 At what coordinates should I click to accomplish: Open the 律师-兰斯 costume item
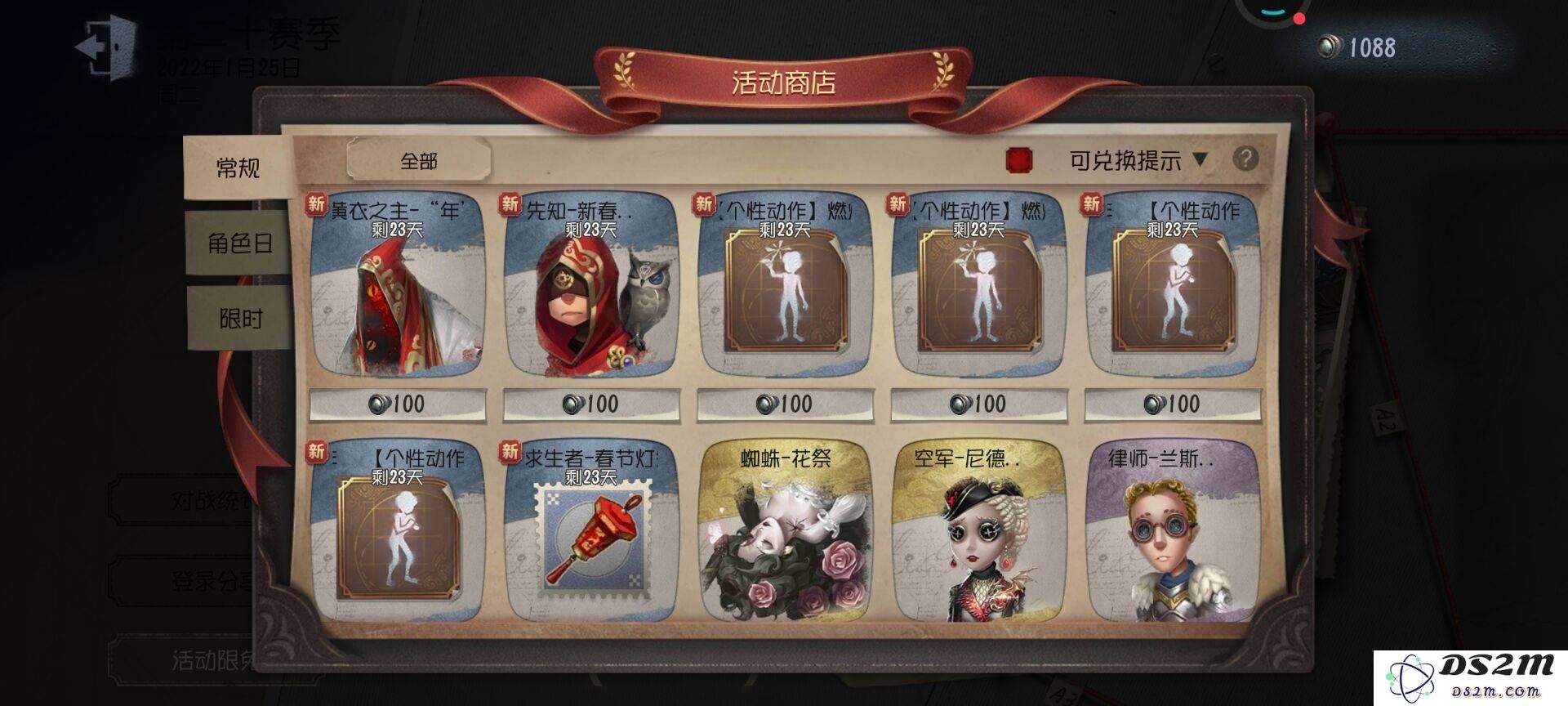click(x=1173, y=533)
